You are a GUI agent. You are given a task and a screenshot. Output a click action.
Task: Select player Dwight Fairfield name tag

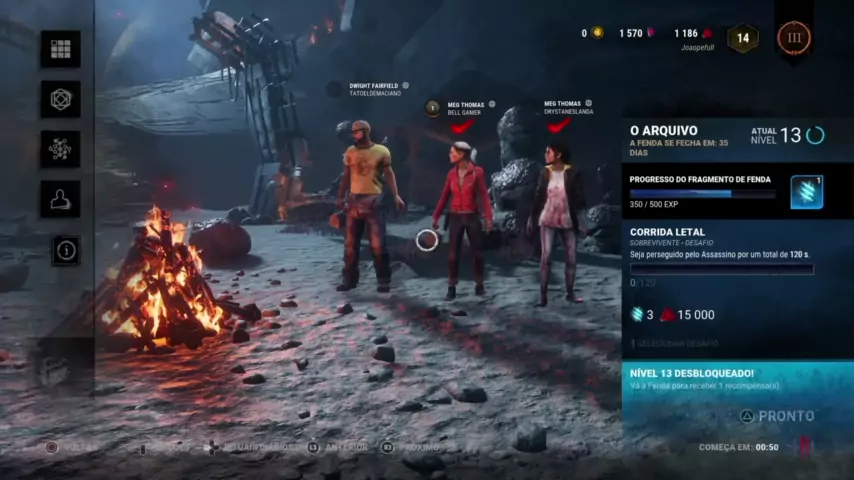coord(374,87)
